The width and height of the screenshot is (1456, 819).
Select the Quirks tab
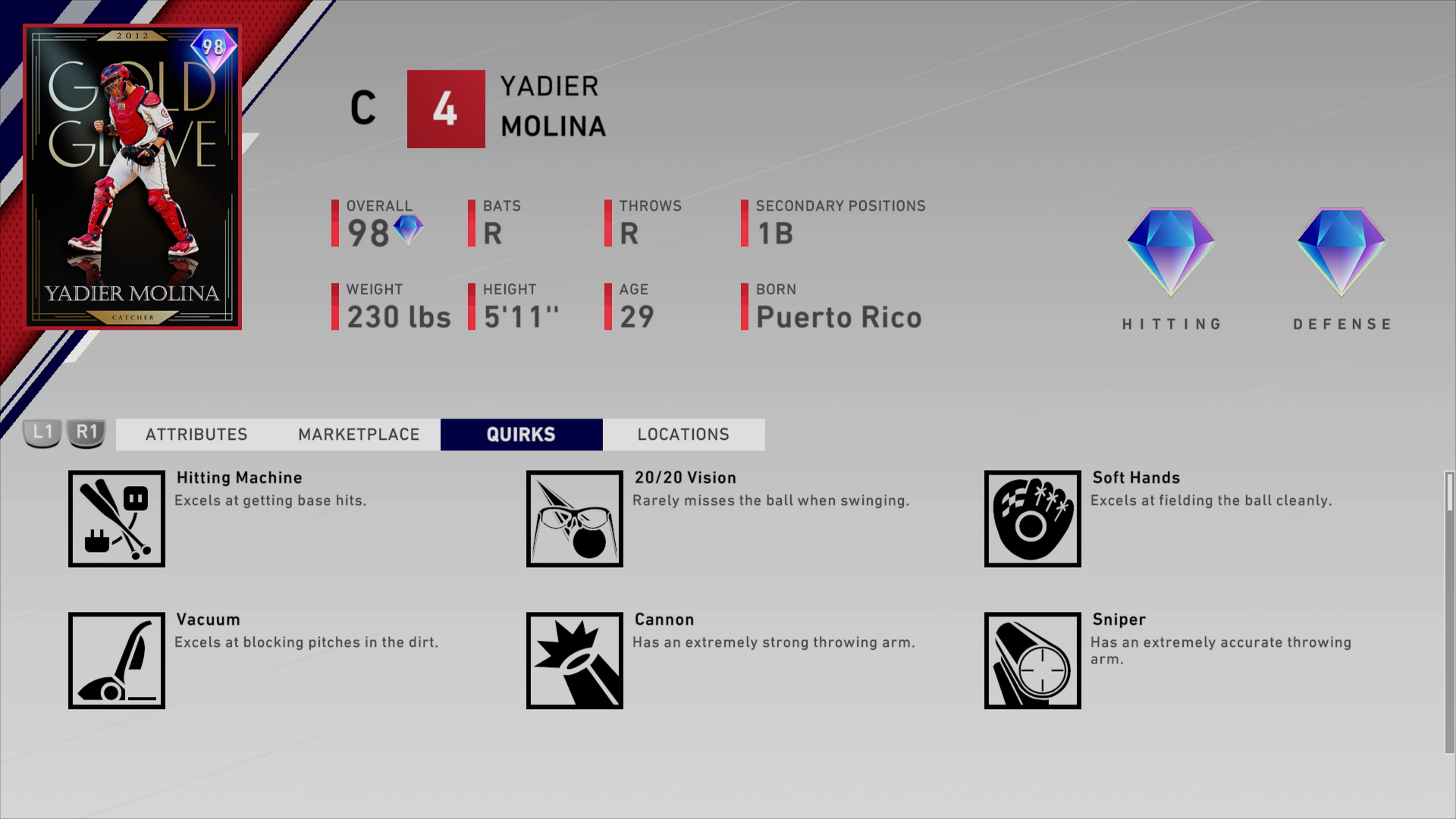521,435
